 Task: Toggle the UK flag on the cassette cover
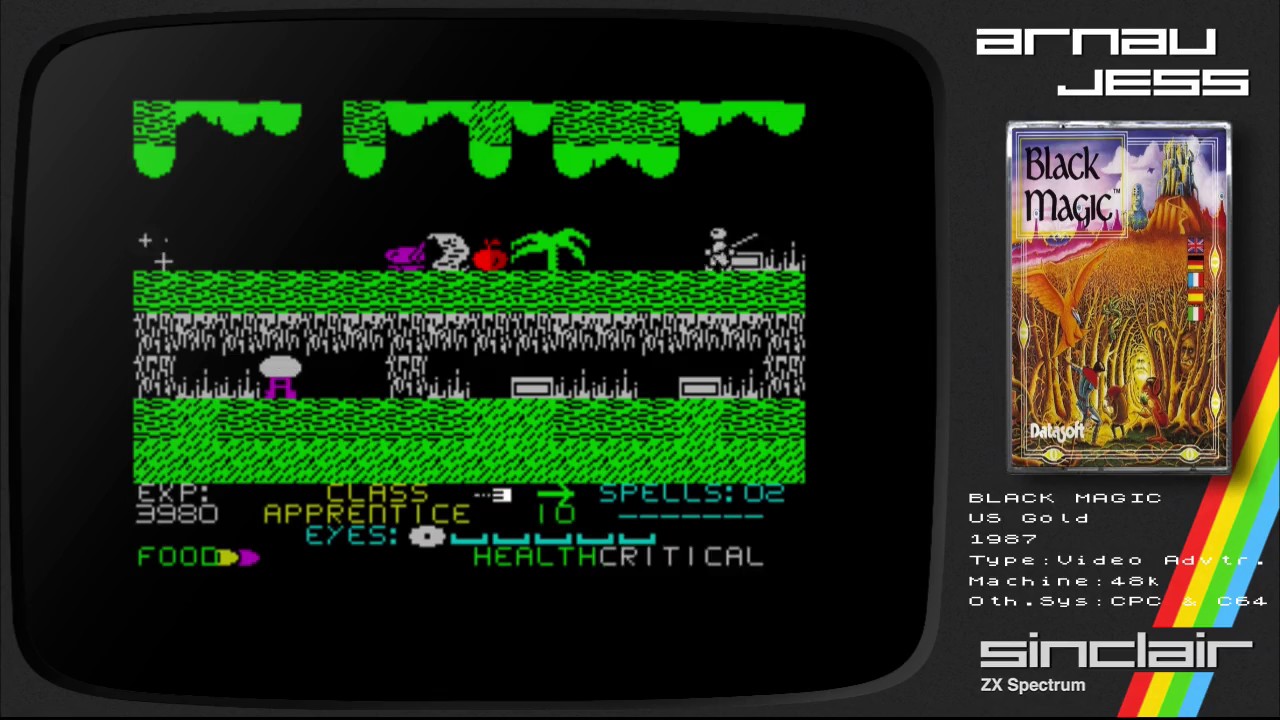tap(1195, 247)
